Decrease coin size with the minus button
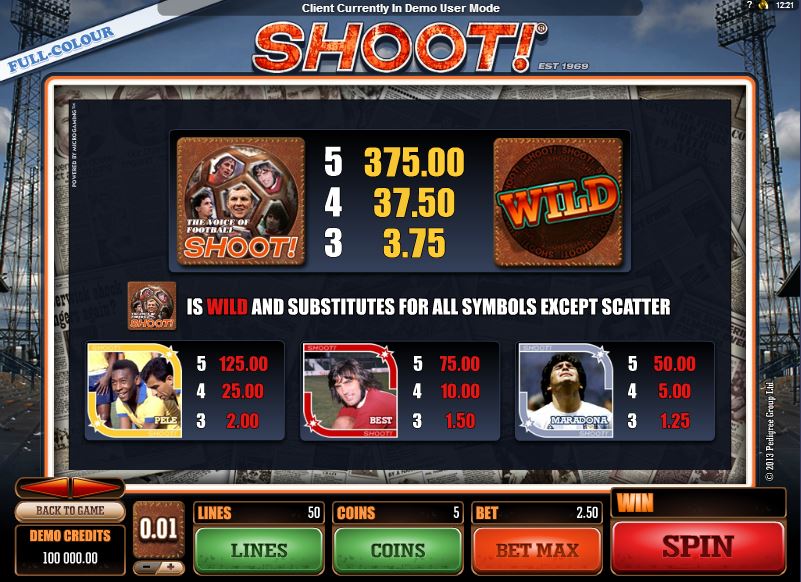801x582 pixels. point(146,568)
